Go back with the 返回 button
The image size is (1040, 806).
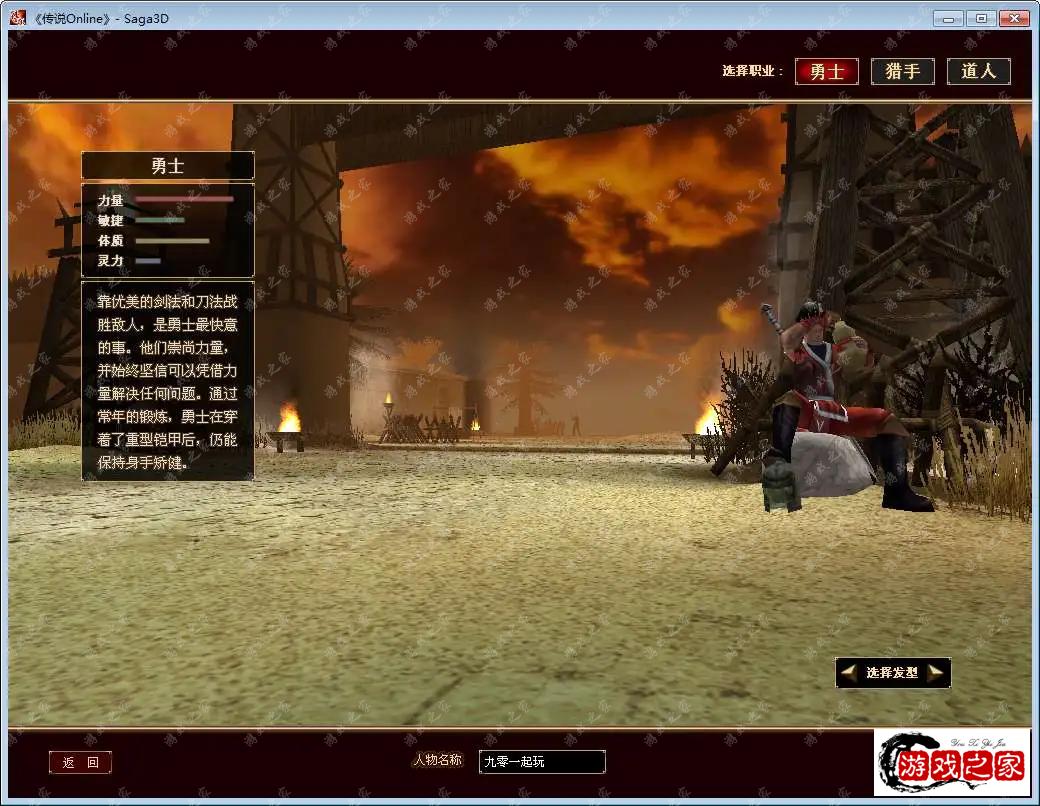click(x=80, y=763)
